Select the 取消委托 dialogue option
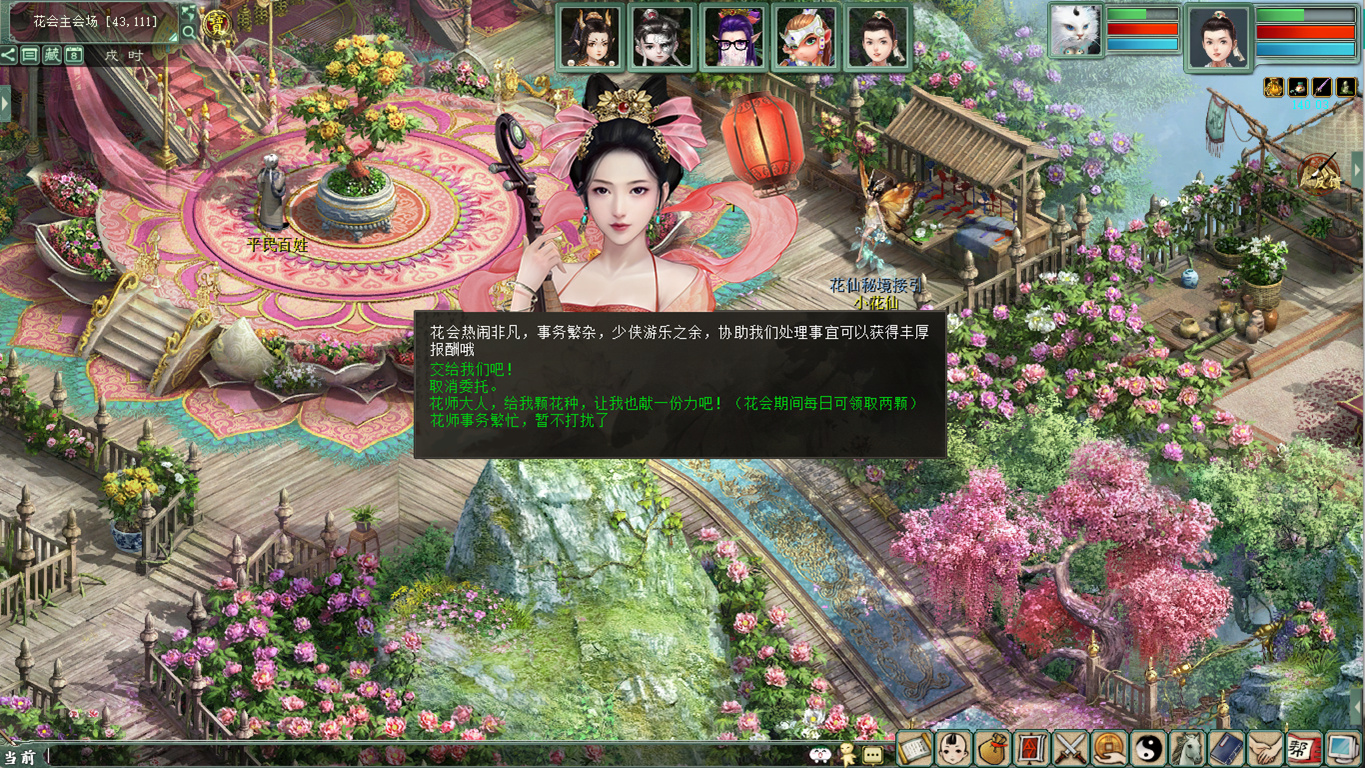This screenshot has height=768, width=1365. point(464,386)
